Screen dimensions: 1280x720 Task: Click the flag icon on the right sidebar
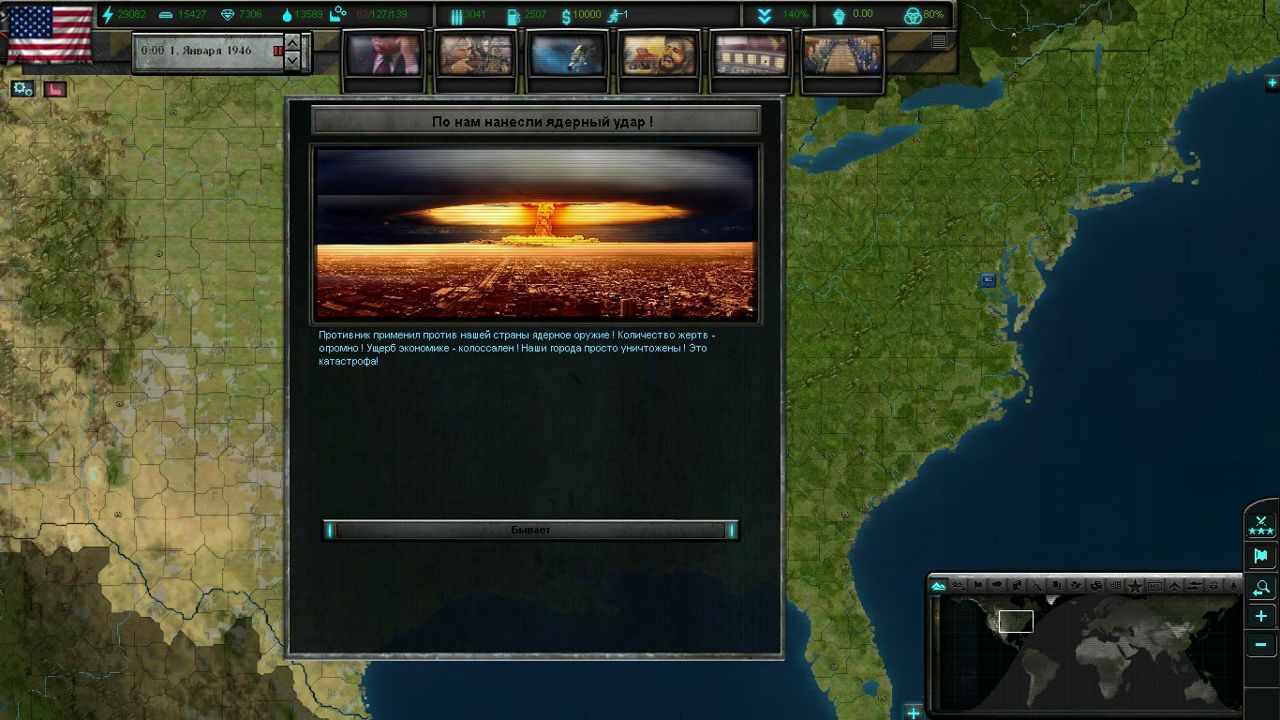(1261, 555)
